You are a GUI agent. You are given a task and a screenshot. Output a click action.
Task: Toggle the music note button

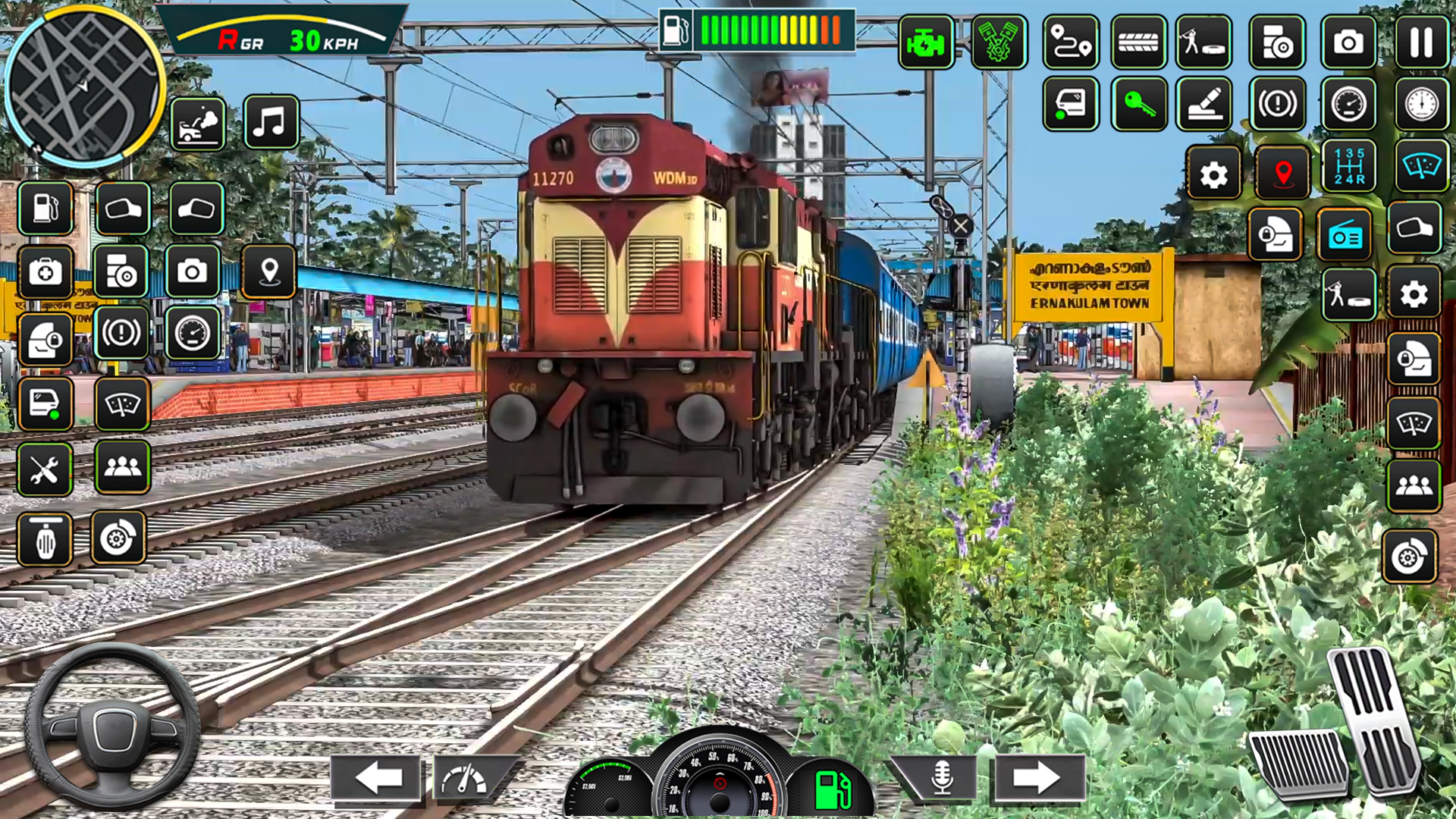click(271, 123)
